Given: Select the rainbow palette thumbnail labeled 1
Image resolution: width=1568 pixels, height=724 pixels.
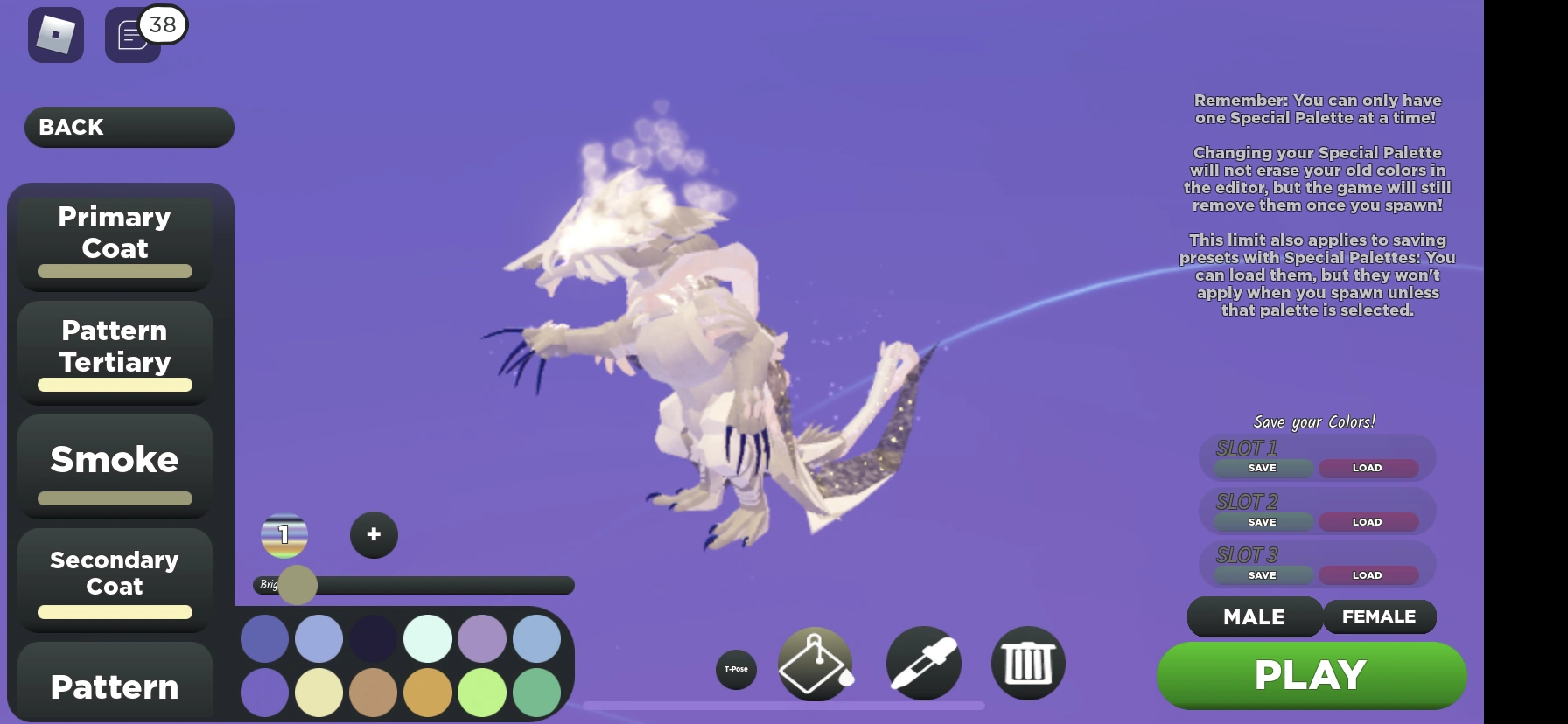Looking at the screenshot, I should point(283,535).
